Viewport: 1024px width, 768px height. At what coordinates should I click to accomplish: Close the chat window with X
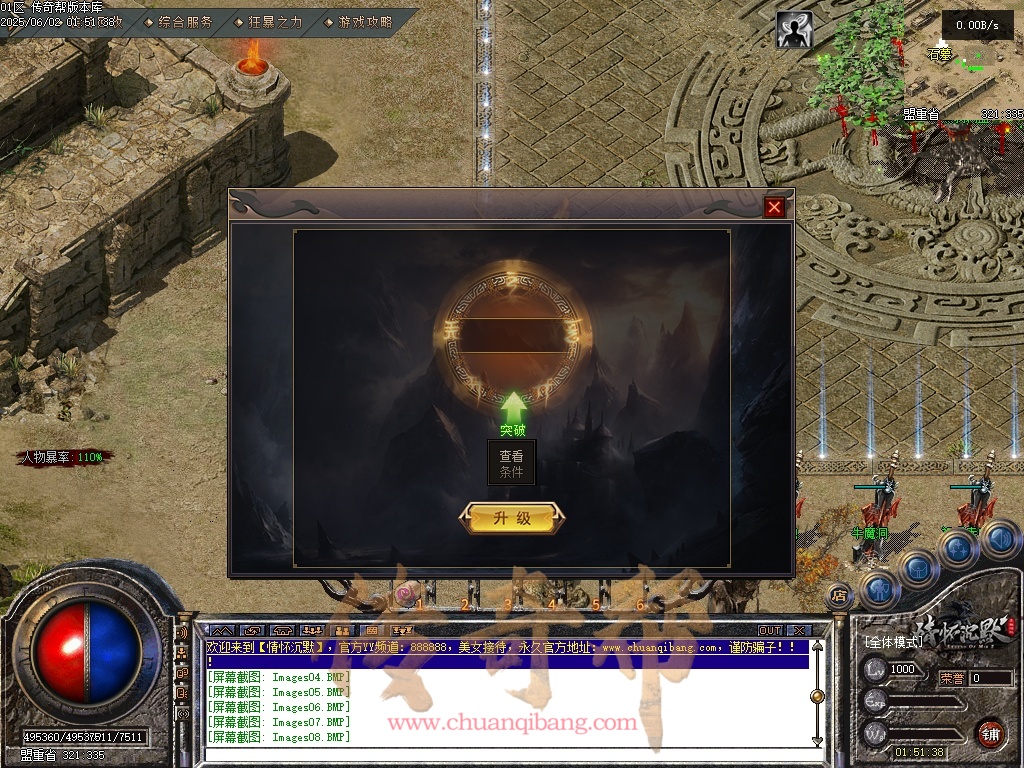797,631
